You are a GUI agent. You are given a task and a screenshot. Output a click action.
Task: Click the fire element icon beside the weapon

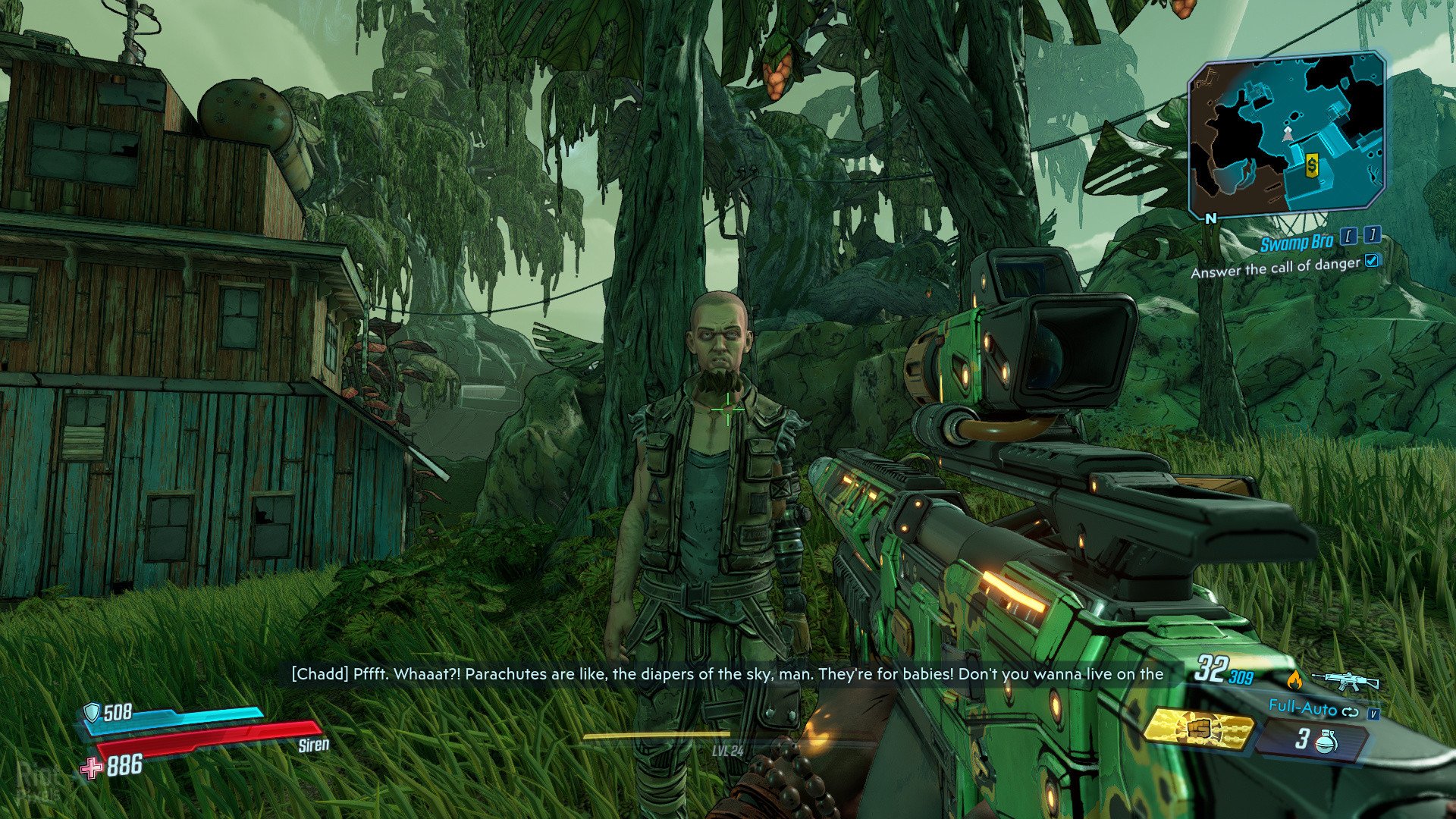(1294, 680)
